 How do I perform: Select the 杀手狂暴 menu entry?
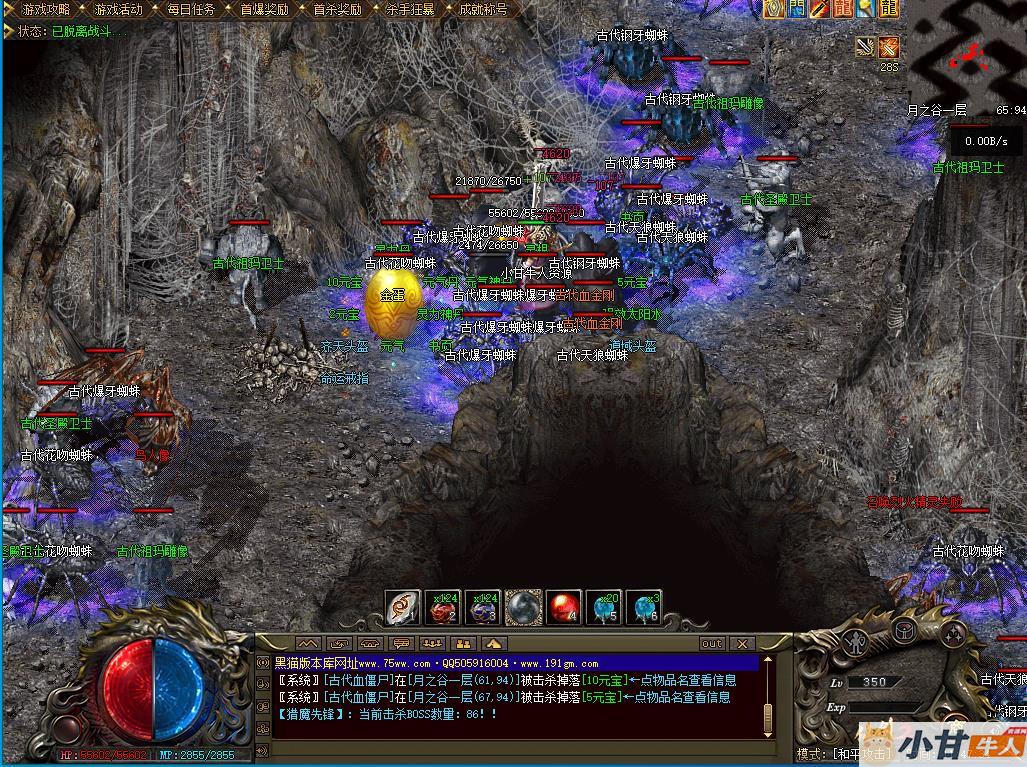(410, 9)
